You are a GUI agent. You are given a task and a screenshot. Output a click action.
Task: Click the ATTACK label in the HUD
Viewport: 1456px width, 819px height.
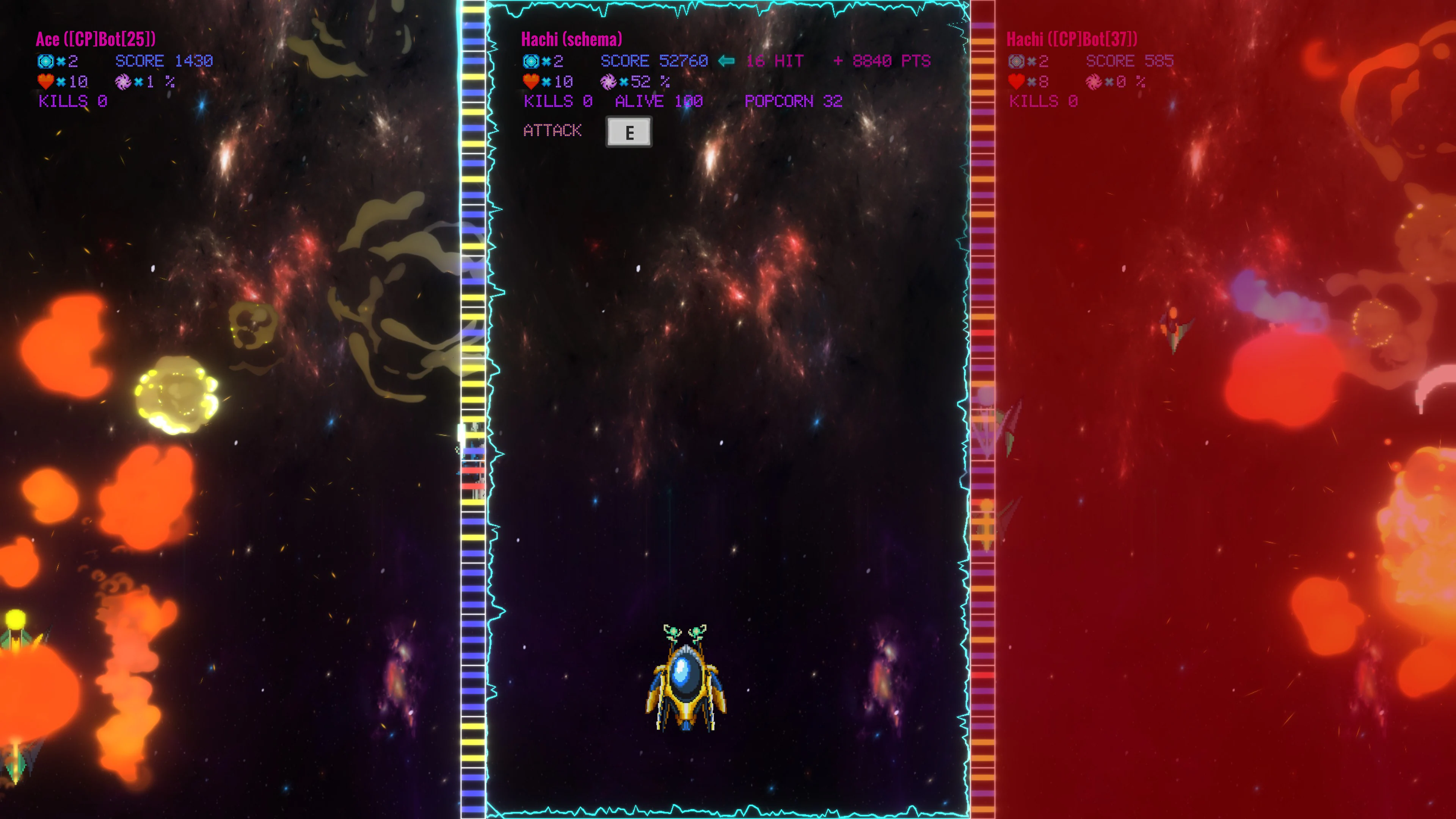[x=552, y=130]
